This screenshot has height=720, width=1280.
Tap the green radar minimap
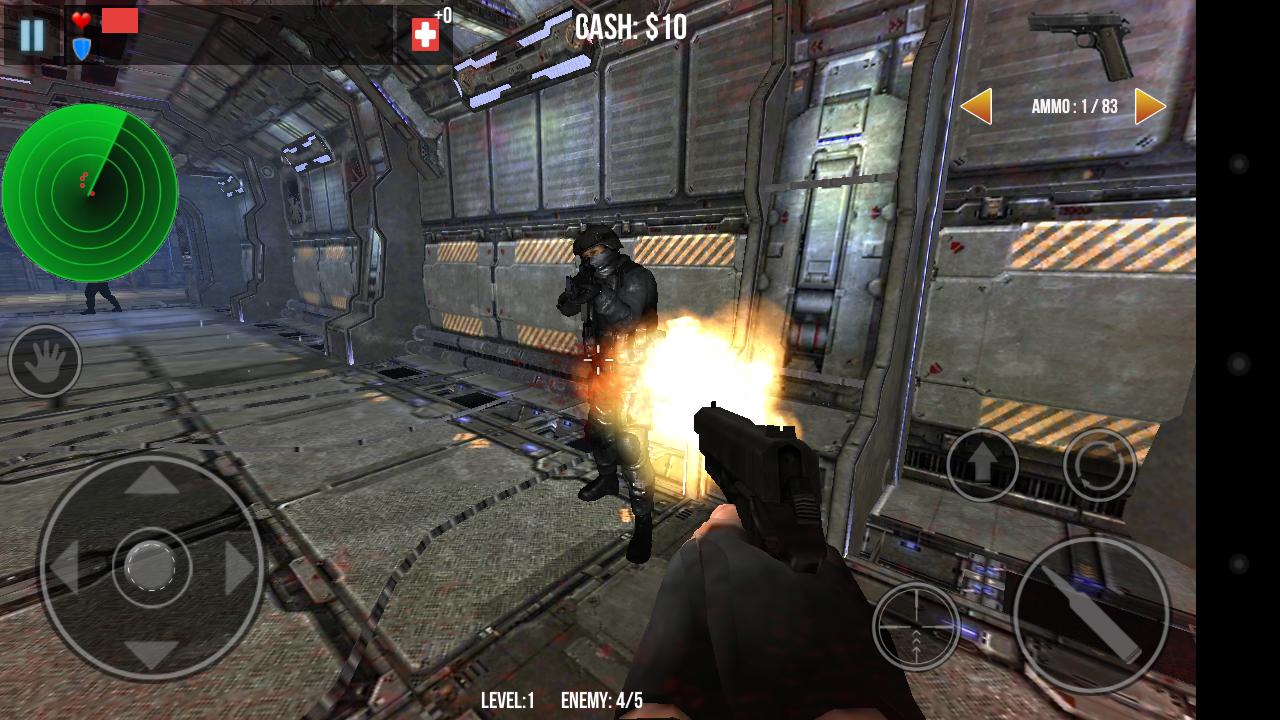(x=90, y=190)
